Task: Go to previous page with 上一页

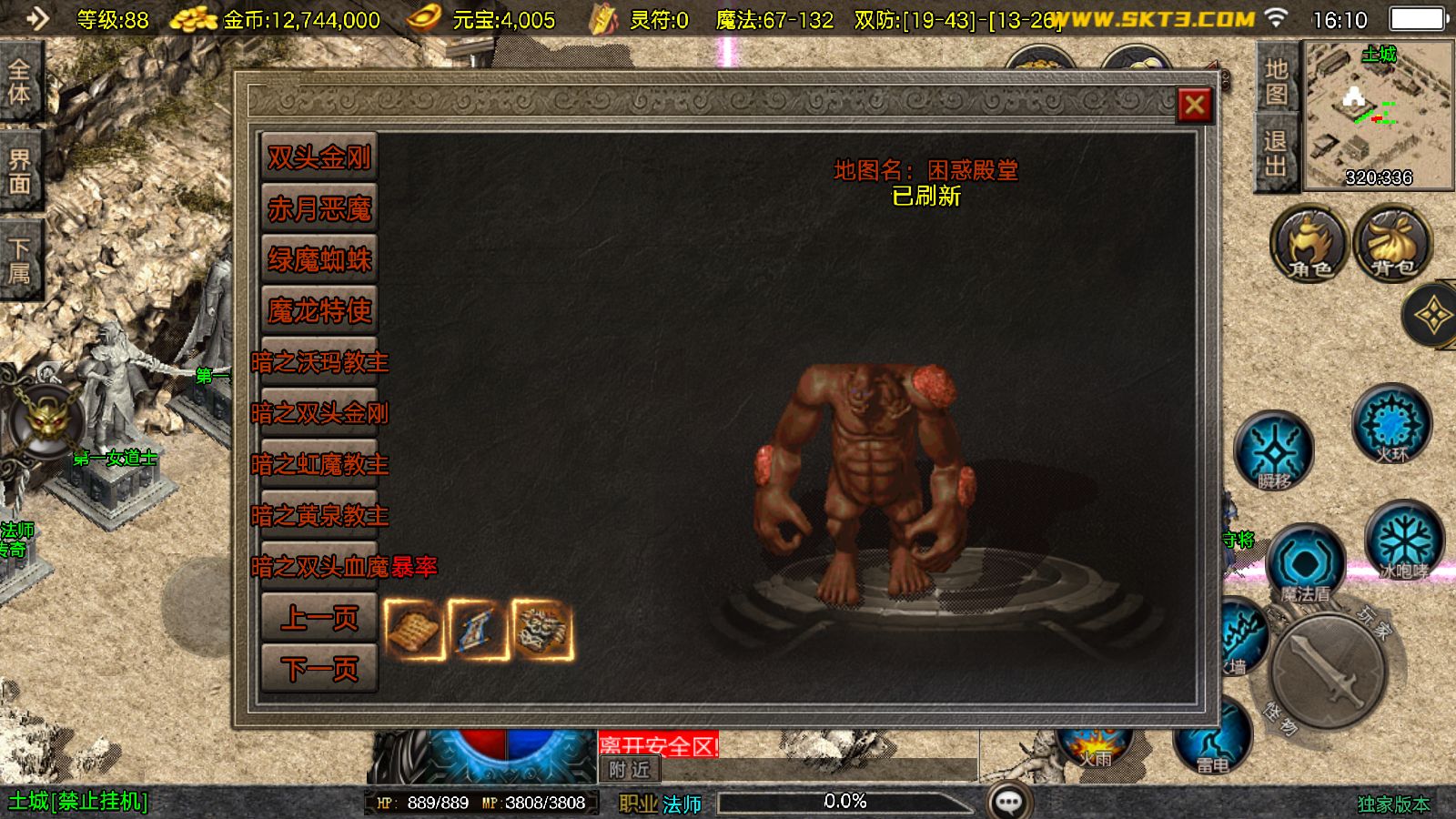Action: tap(318, 618)
